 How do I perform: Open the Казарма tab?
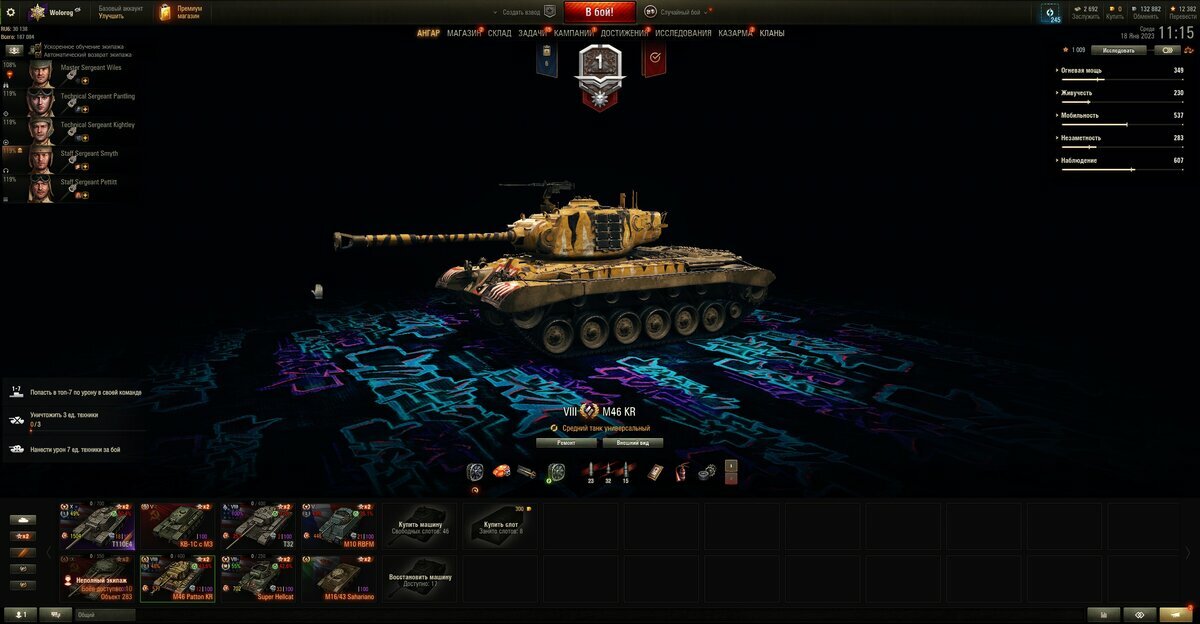tap(735, 33)
